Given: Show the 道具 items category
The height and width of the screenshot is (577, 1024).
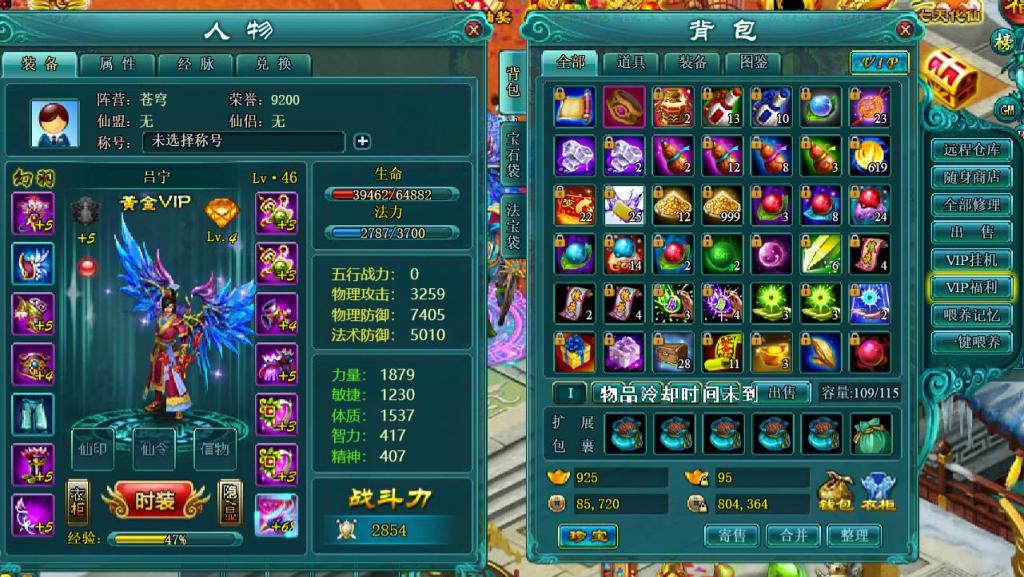Looking at the screenshot, I should 631,62.
